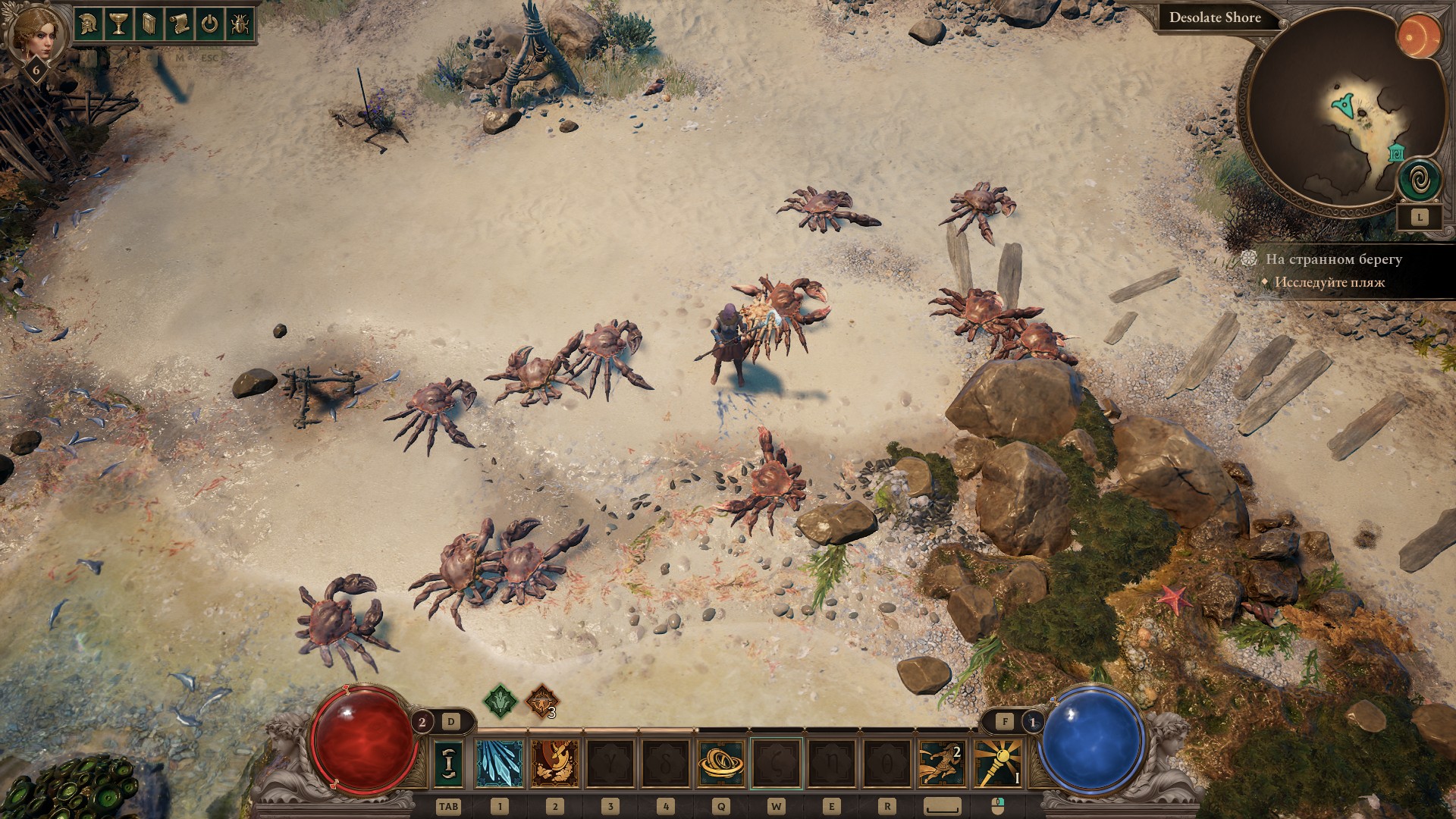Click the golden helmet menu icon
The width and height of the screenshot is (1456, 819).
click(88, 24)
